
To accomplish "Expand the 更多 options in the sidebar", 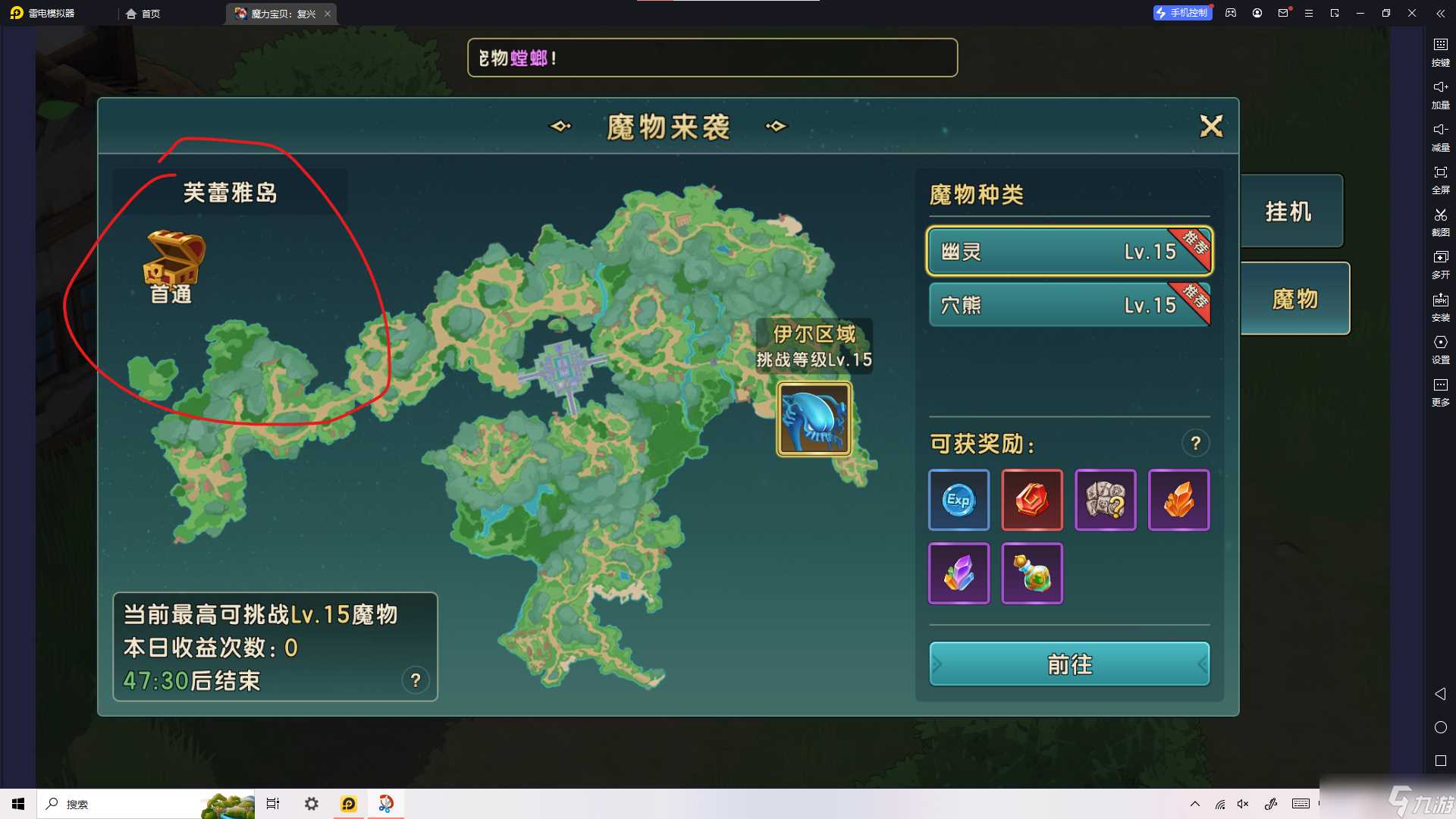I will (x=1441, y=389).
